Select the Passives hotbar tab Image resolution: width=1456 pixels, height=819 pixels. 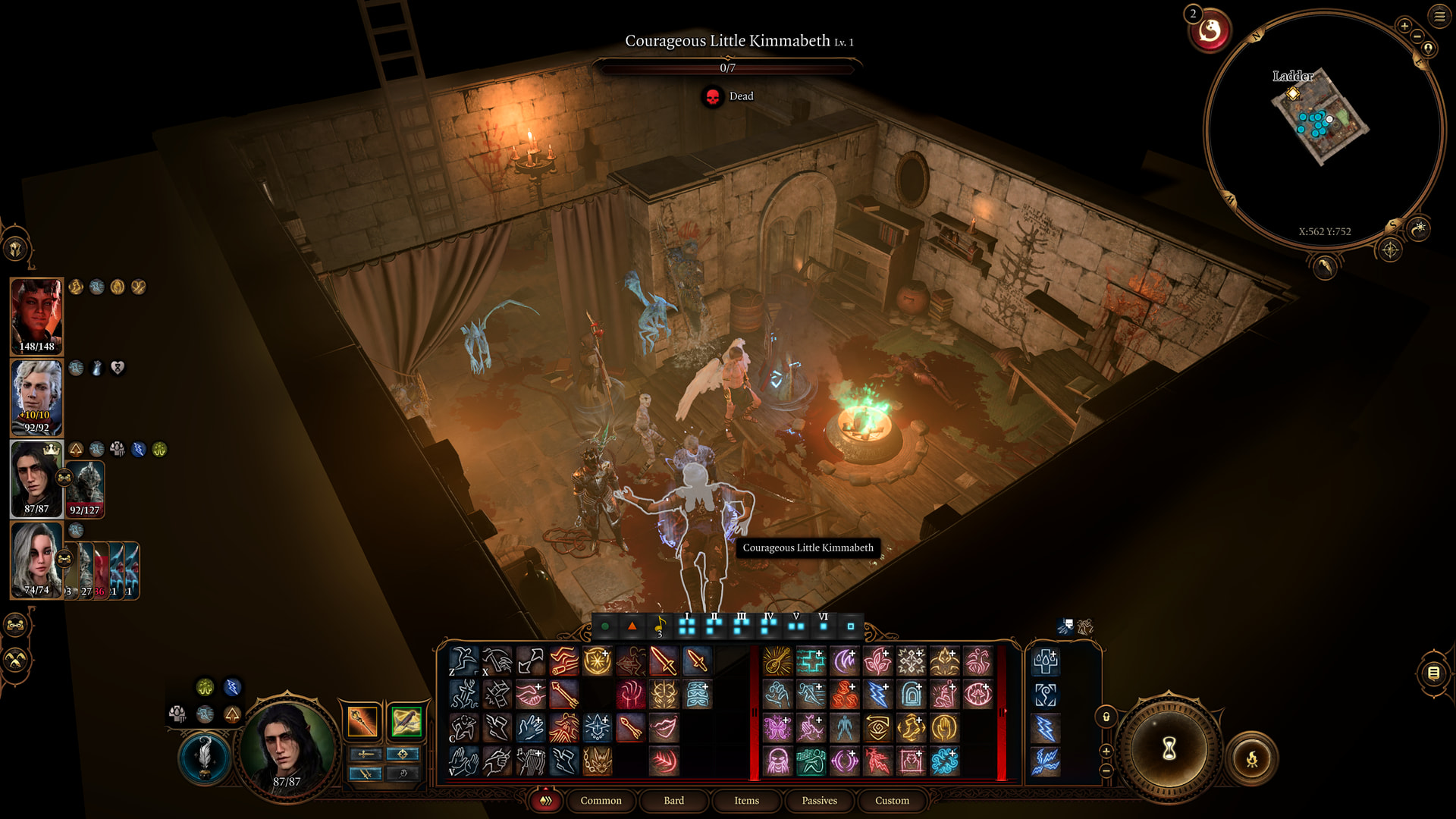tap(819, 801)
